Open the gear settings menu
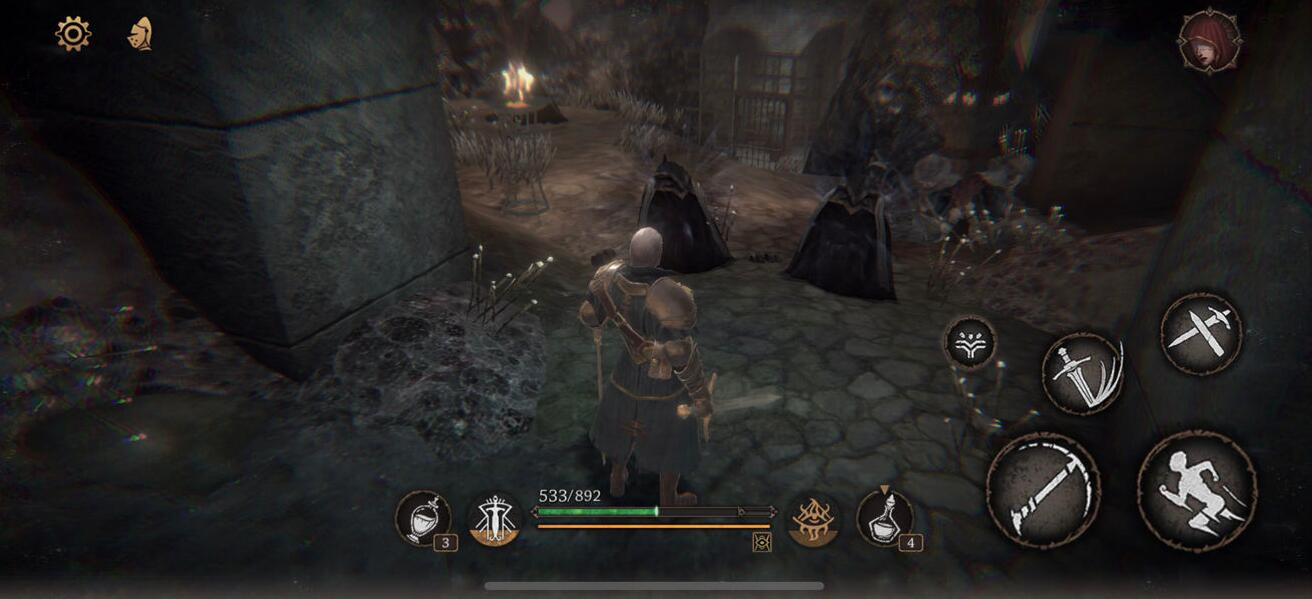This screenshot has width=1312, height=599. point(73,34)
